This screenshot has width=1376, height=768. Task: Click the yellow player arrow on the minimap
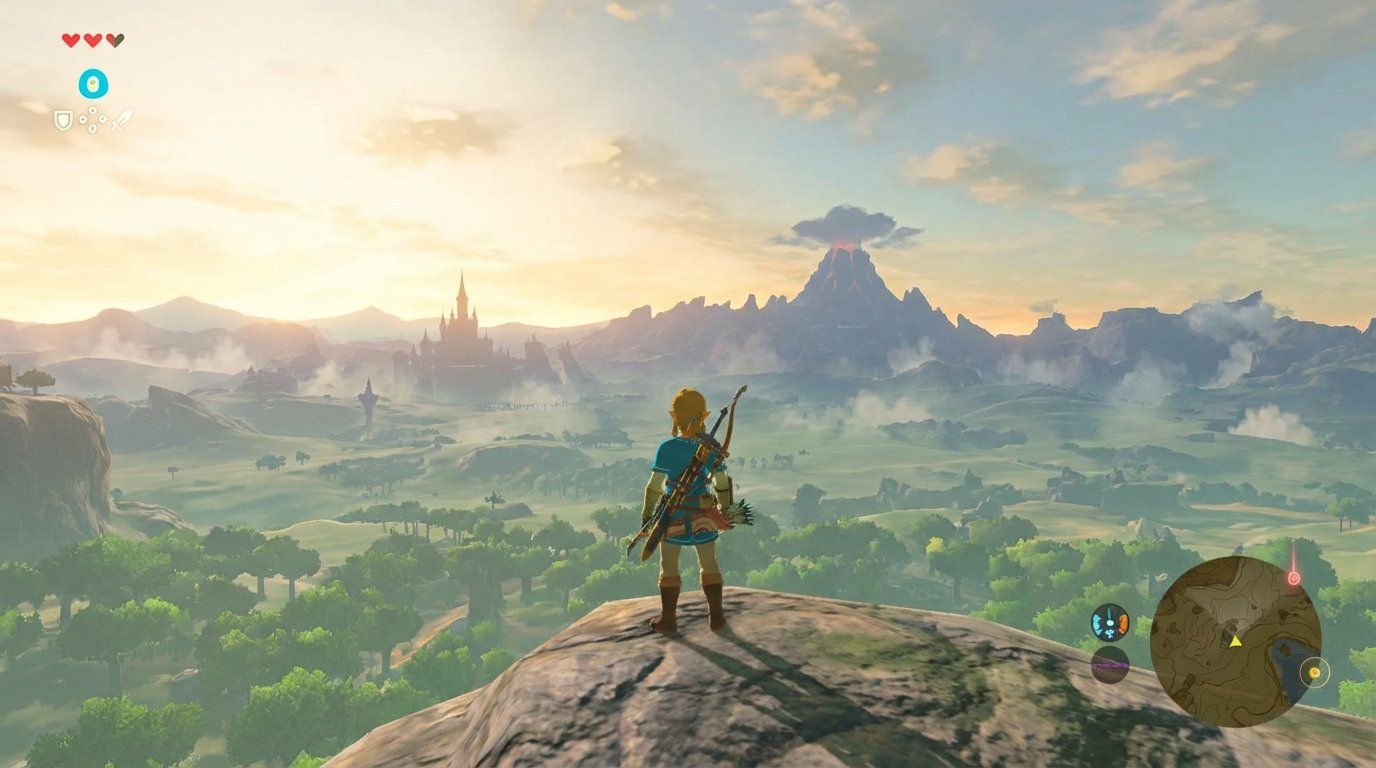tap(1235, 641)
